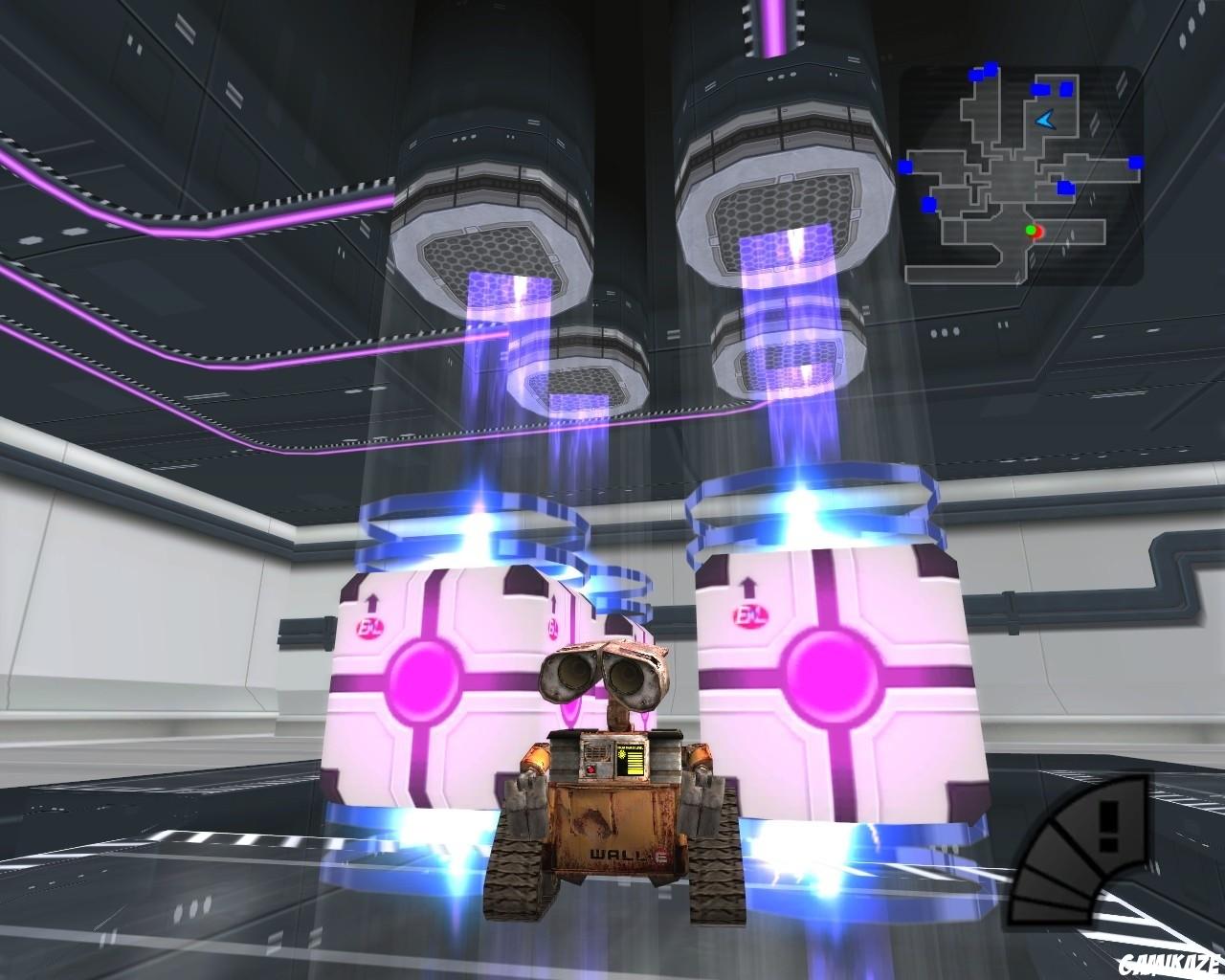This screenshot has height=980, width=1225.
Task: Click the middle arrow icon between the cubes
Action: coord(555,601)
